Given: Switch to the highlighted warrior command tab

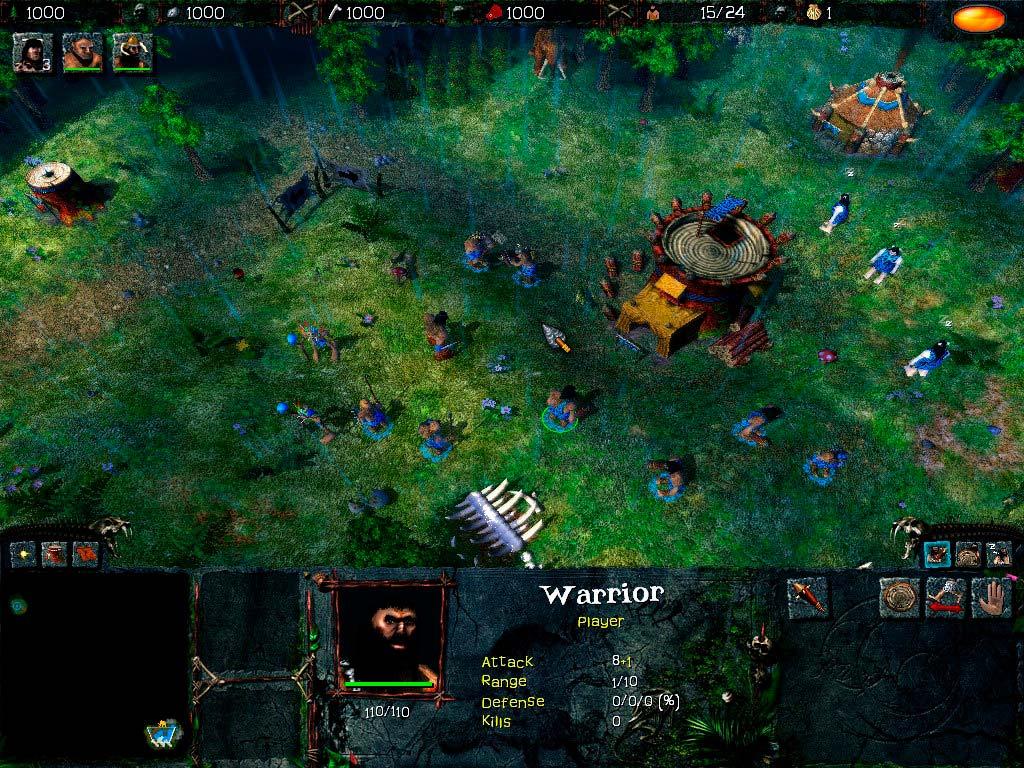Looking at the screenshot, I should click(937, 554).
